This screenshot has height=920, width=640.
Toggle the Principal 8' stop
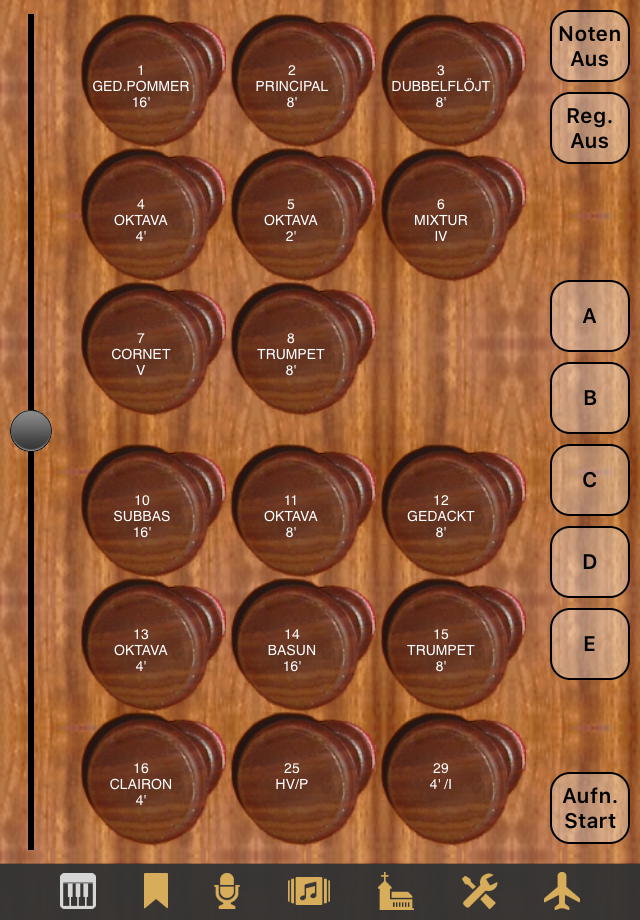coord(291,86)
